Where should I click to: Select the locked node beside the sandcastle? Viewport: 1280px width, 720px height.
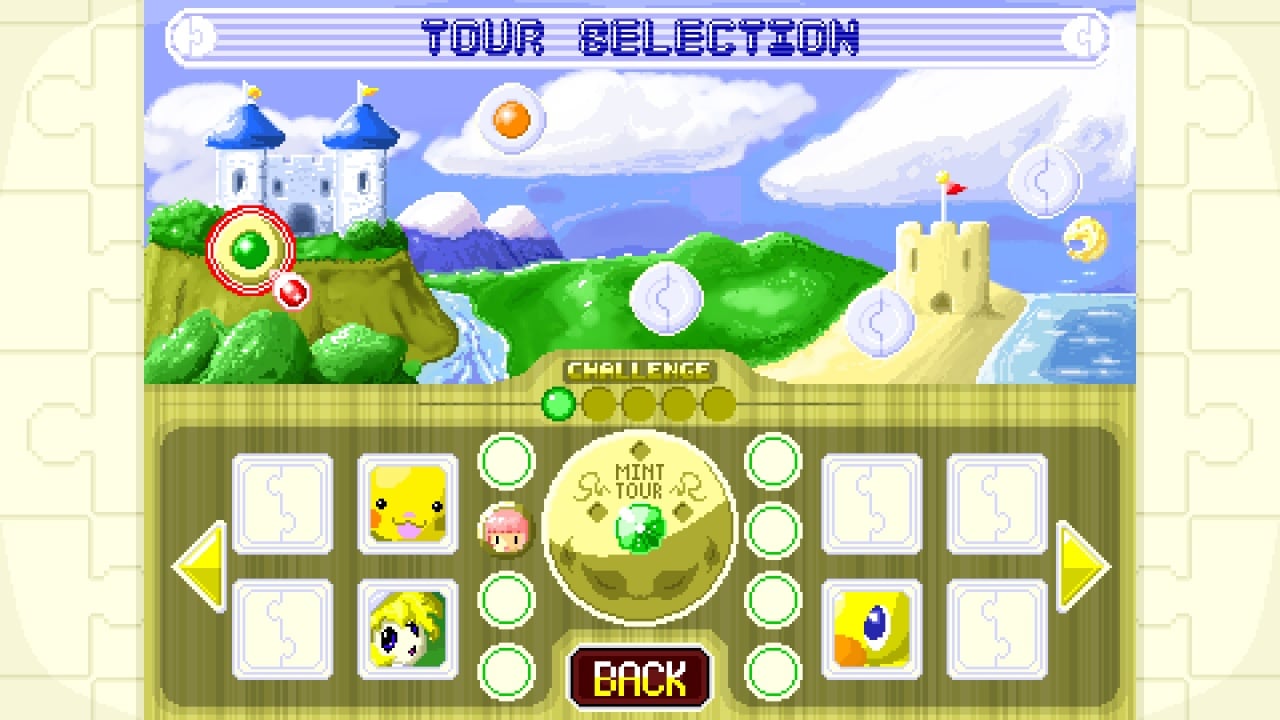[880, 322]
